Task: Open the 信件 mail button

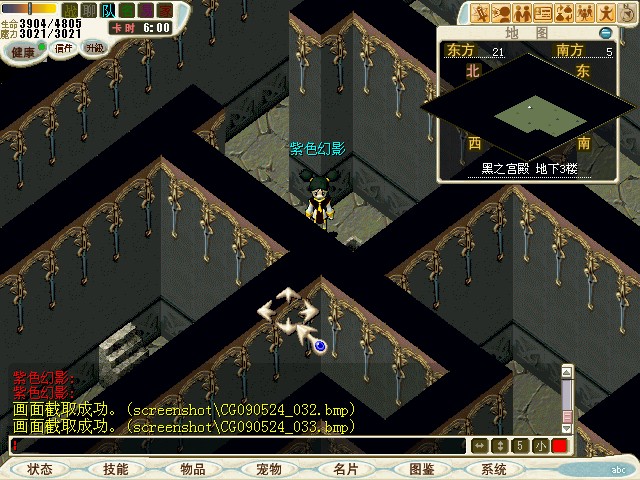Action: point(63,47)
